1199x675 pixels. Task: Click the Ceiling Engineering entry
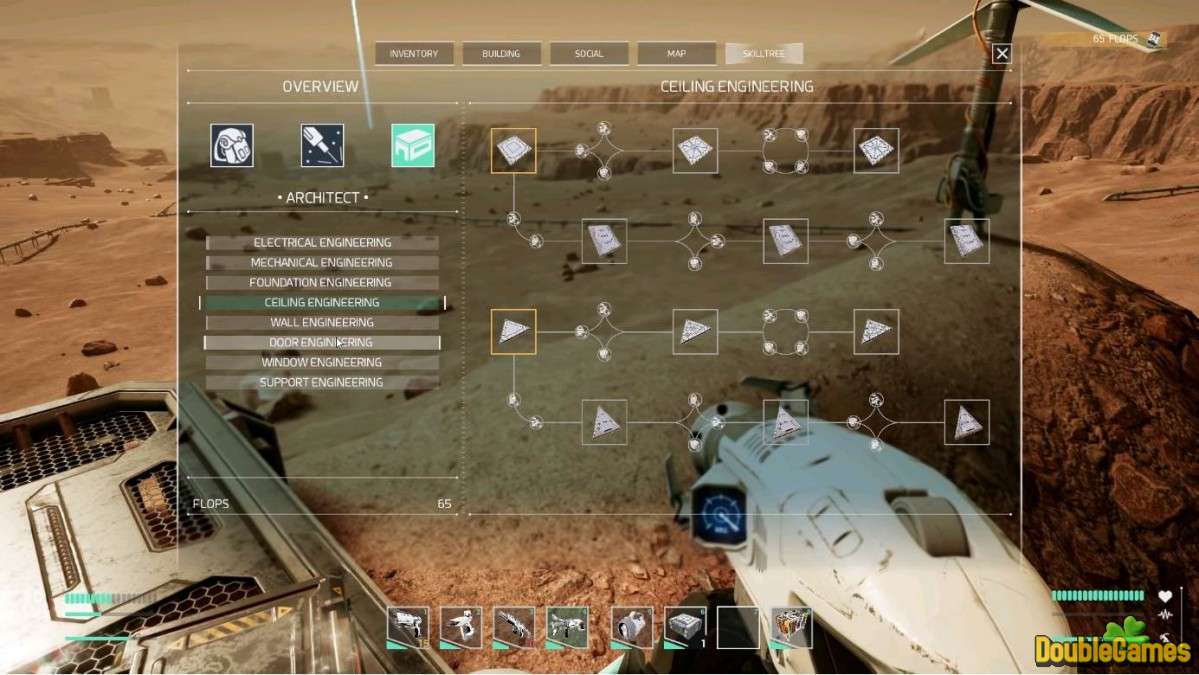[x=322, y=302]
